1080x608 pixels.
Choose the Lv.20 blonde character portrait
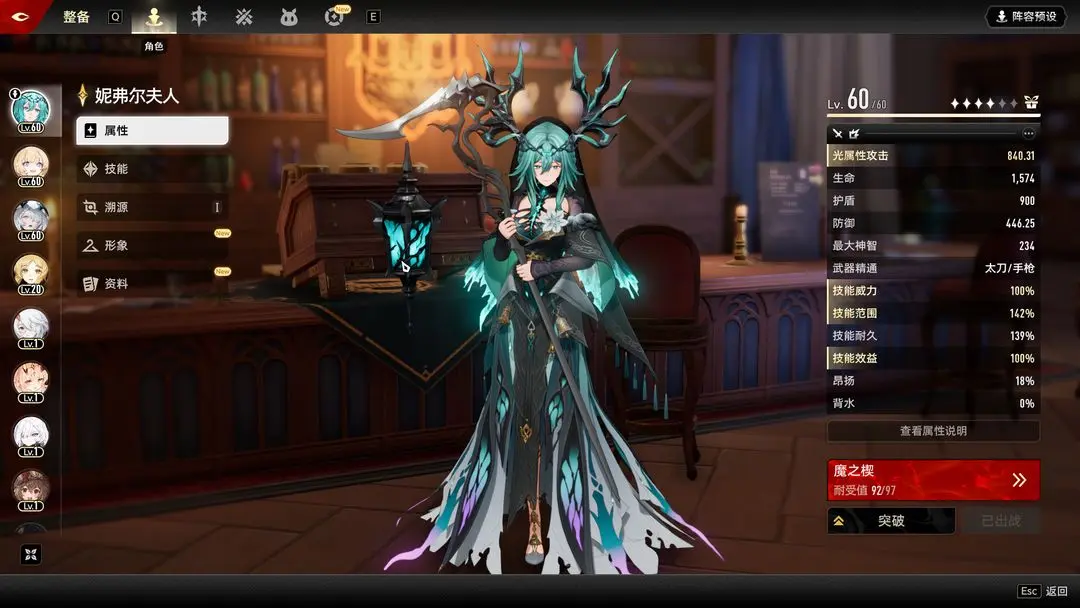coord(30,273)
